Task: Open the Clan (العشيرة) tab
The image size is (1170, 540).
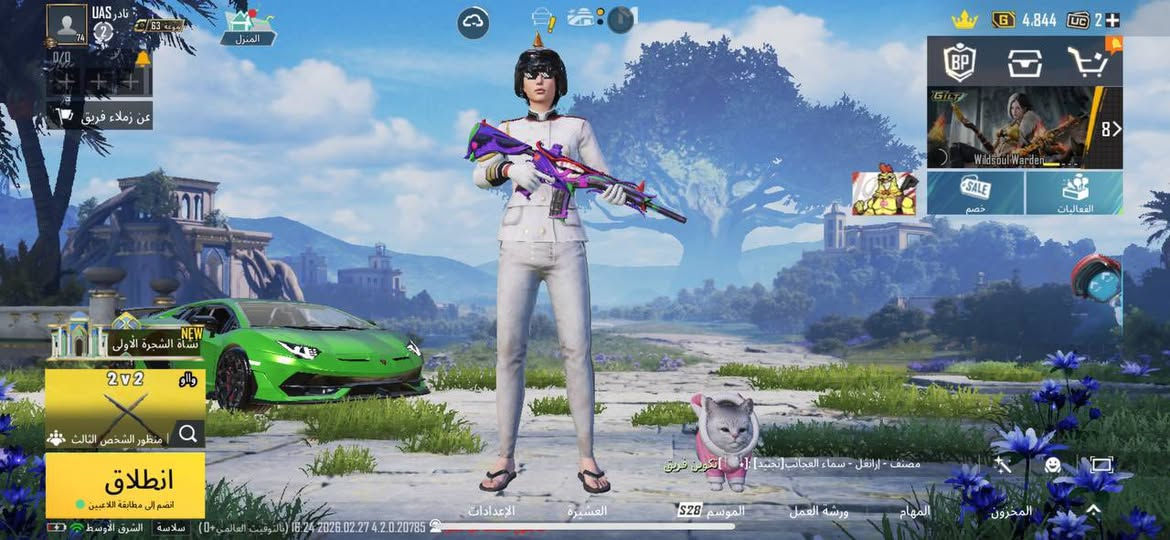Action: pos(587,511)
